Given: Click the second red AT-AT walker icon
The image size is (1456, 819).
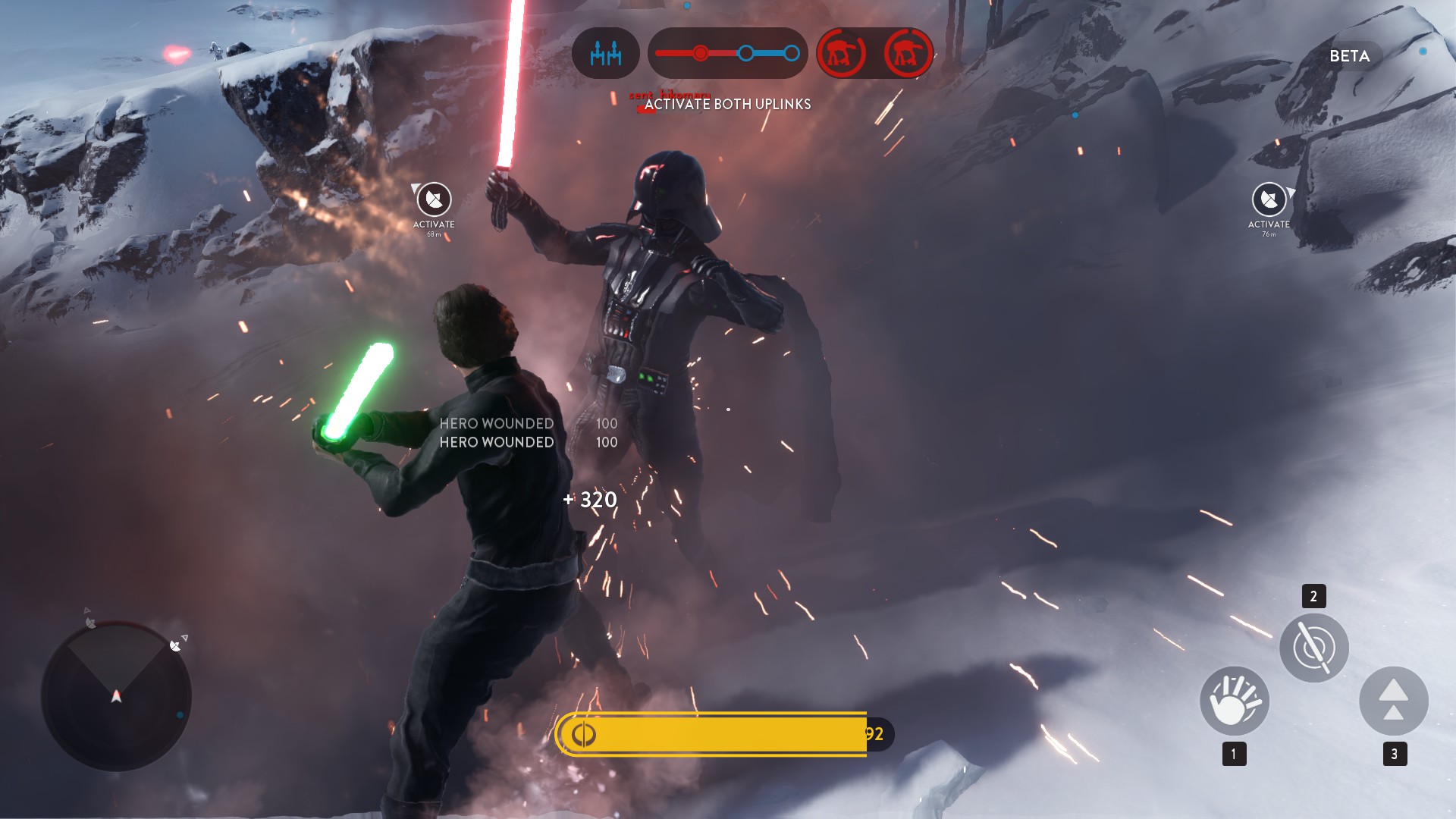Looking at the screenshot, I should (x=908, y=53).
